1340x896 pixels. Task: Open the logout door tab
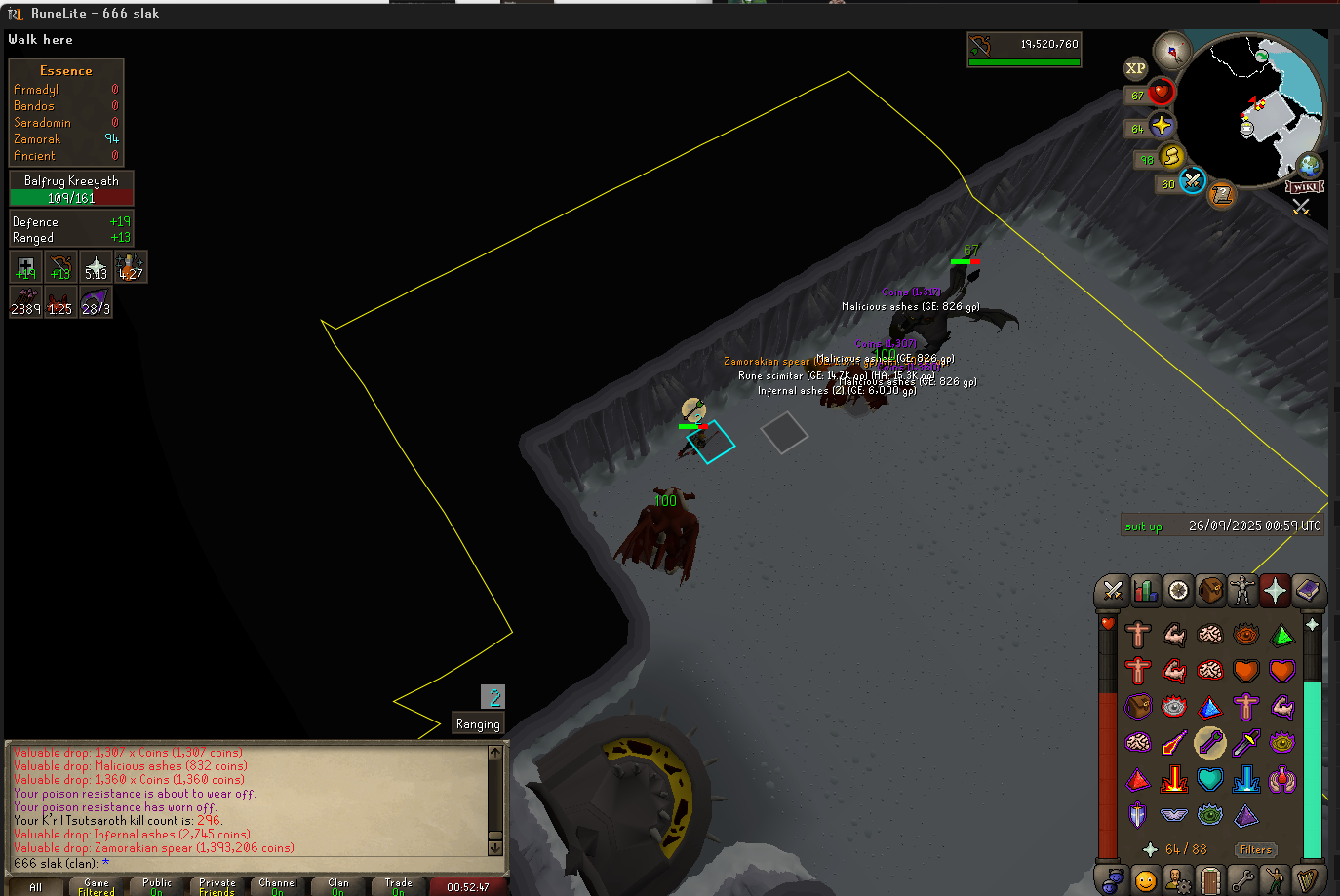click(x=1210, y=880)
